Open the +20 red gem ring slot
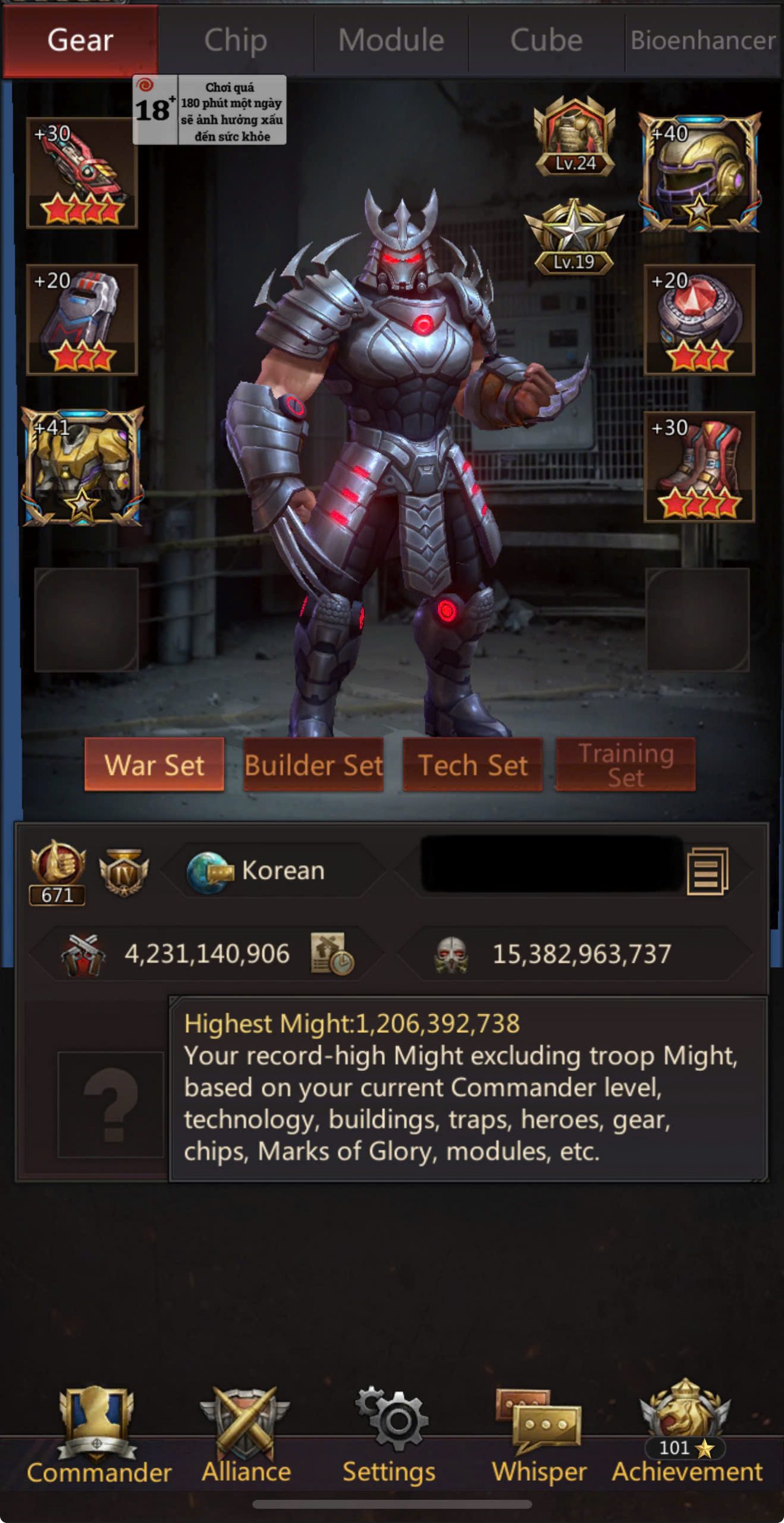This screenshot has width=784, height=1523. click(699, 319)
